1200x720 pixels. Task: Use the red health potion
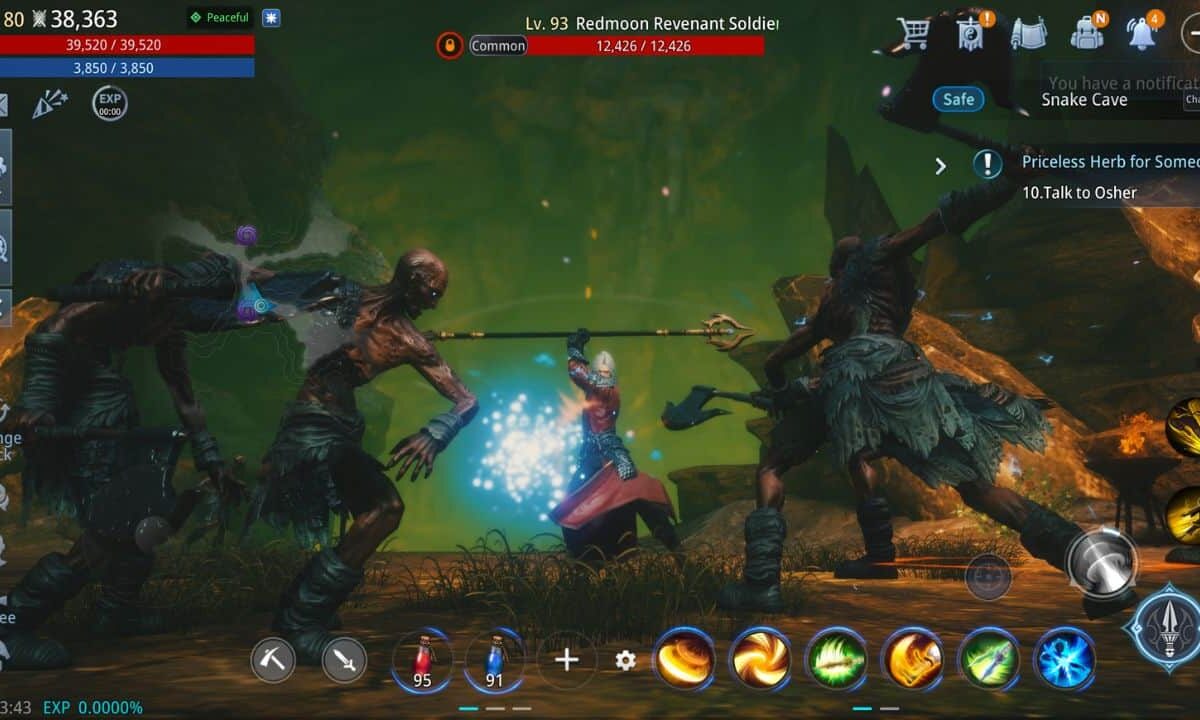[x=422, y=660]
